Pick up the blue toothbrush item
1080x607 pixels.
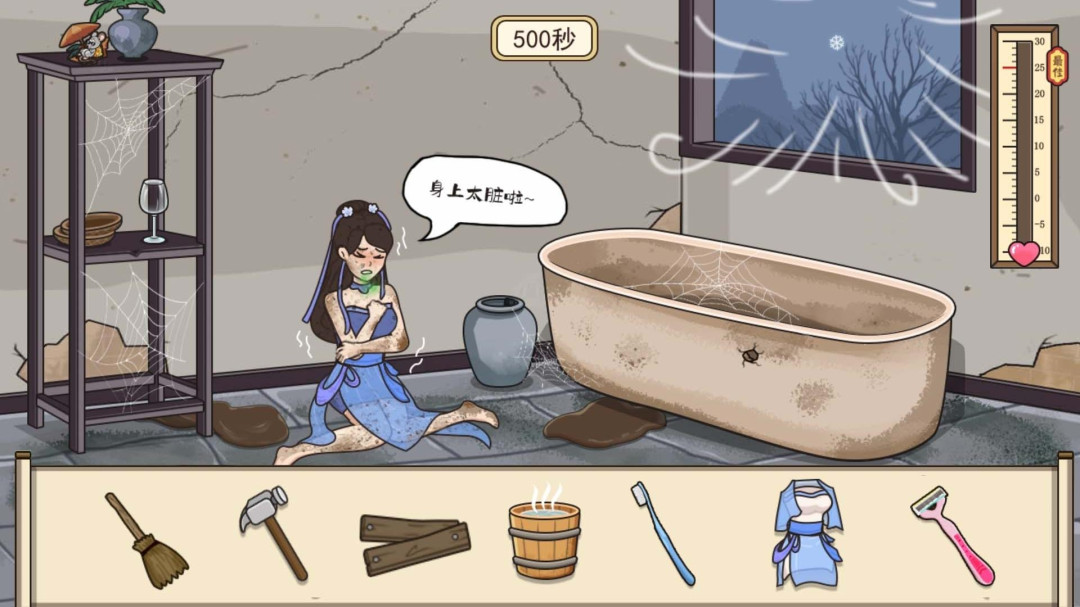coord(662,532)
